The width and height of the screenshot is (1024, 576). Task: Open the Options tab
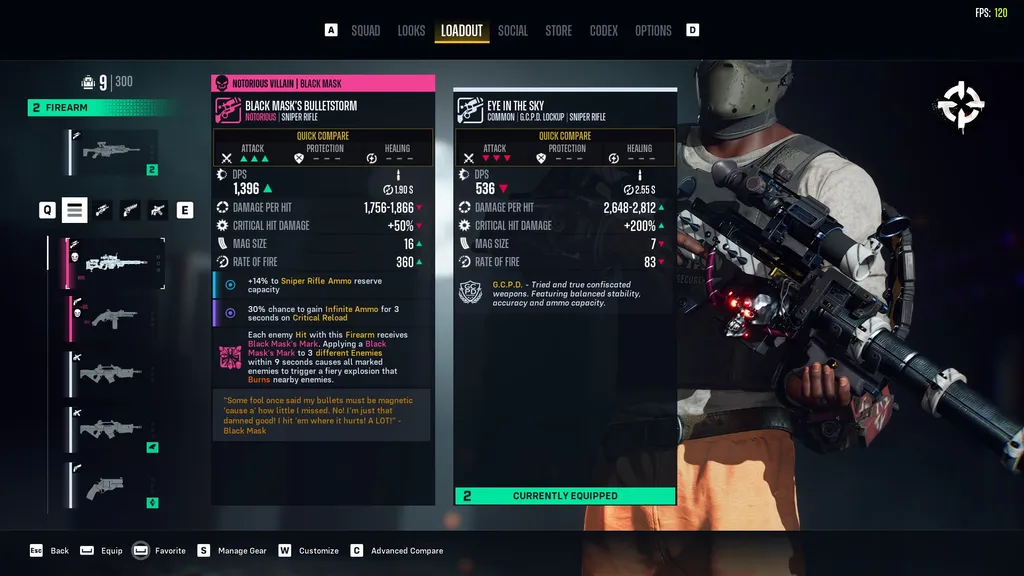653,31
